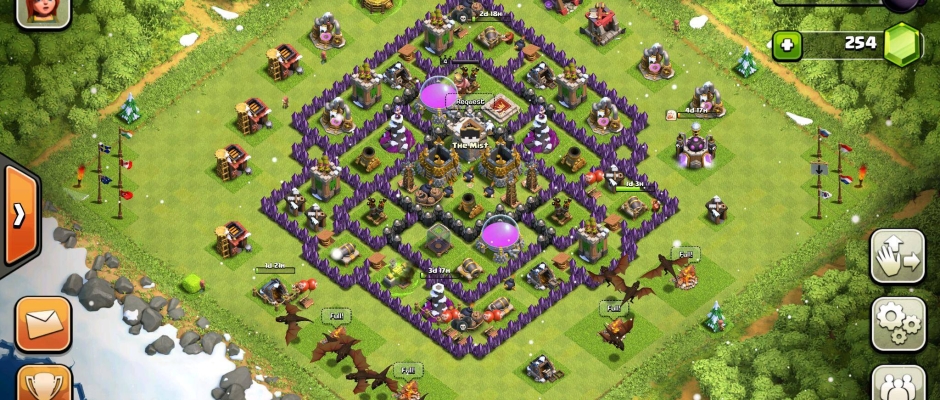
Task: Tap the green plus to buy gems
Action: (x=787, y=45)
